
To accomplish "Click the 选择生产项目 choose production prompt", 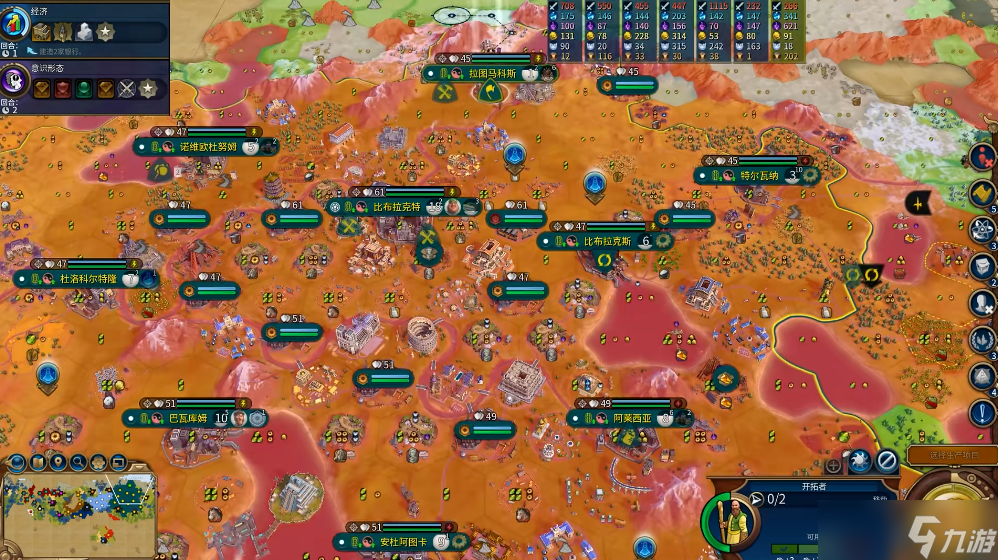I will point(951,455).
